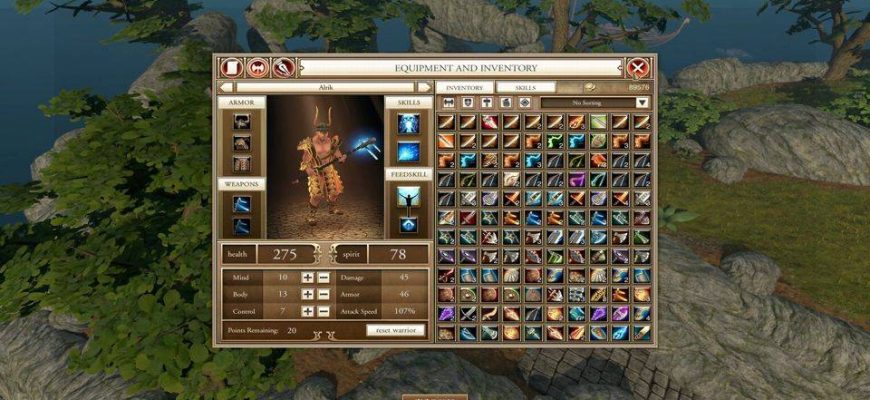Image resolution: width=870 pixels, height=400 pixels.
Task: Remove a point from Body
Action: click(x=323, y=294)
